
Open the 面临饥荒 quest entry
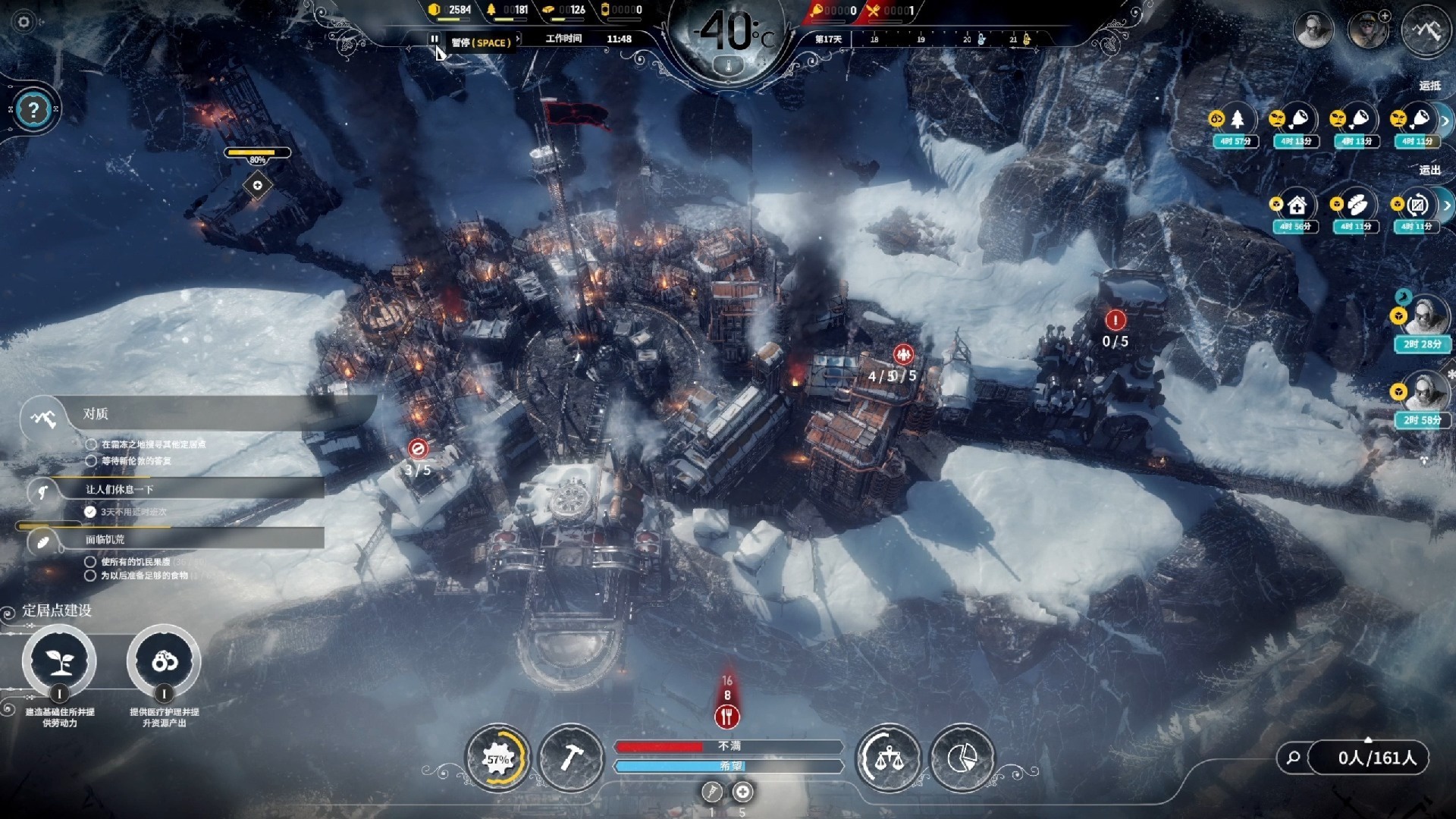tap(105, 539)
